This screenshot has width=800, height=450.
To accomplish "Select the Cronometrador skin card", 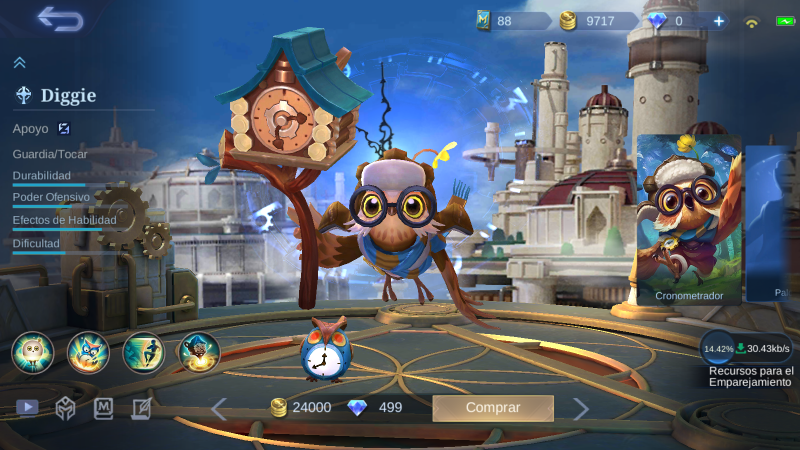I will 689,219.
